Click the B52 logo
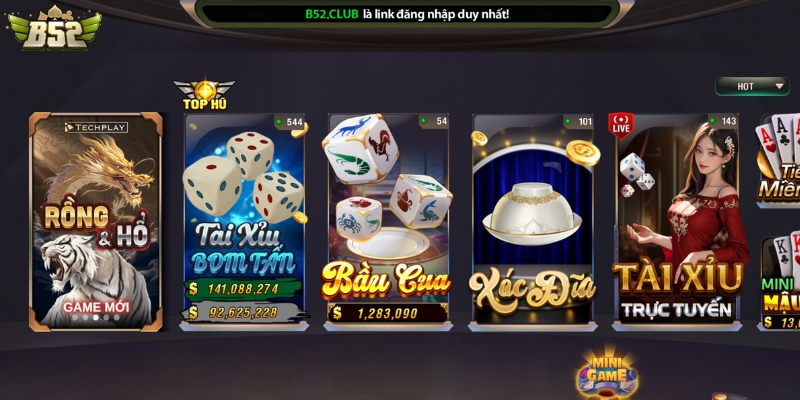This screenshot has height=400, width=800. 52,30
